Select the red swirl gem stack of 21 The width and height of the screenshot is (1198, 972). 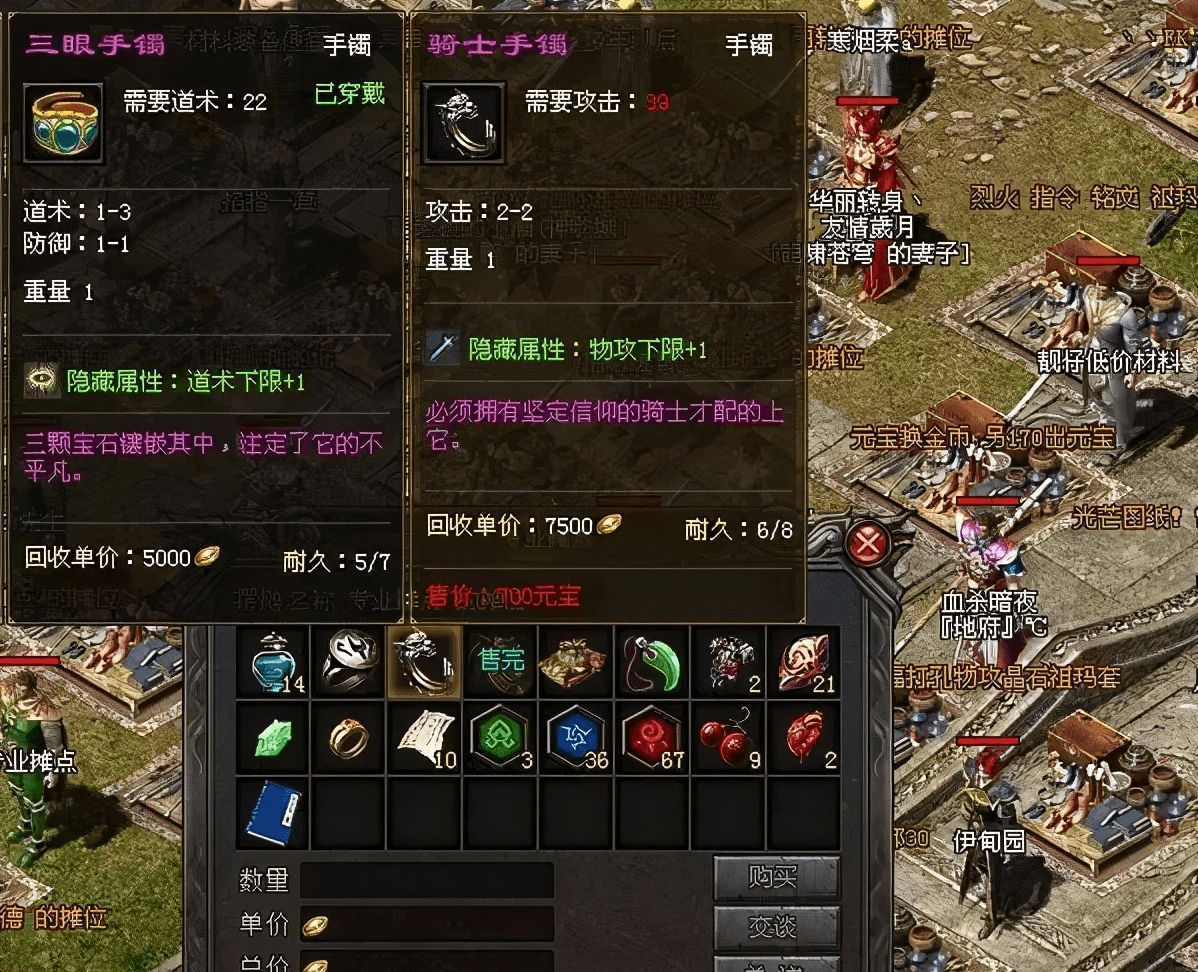coord(803,661)
